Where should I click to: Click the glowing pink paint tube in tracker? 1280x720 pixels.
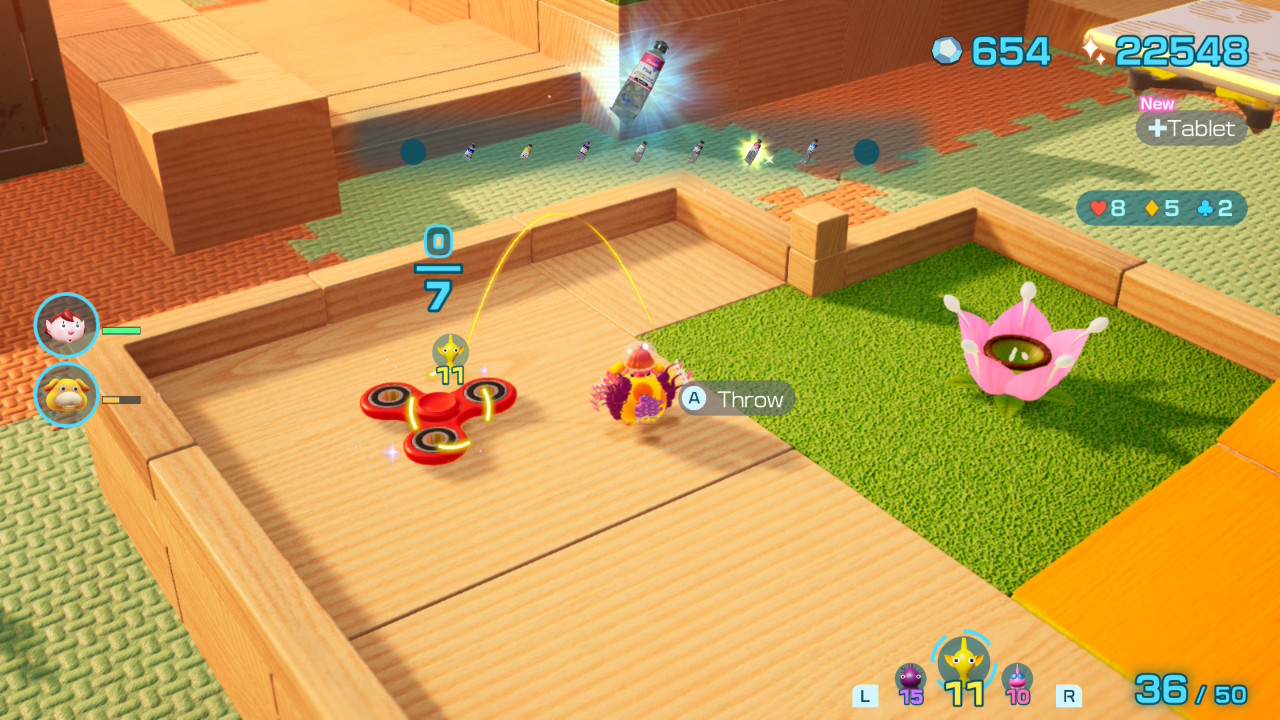[753, 152]
